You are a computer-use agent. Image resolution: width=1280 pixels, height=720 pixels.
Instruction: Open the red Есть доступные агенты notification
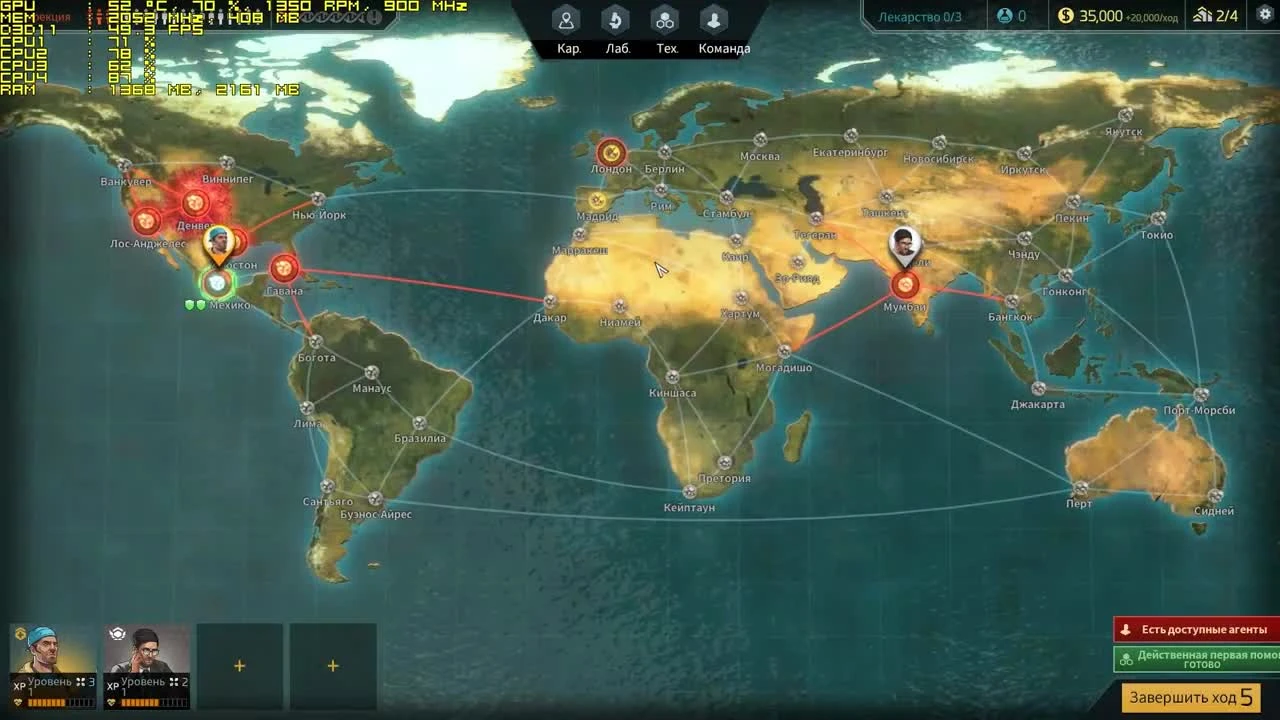pos(1196,629)
